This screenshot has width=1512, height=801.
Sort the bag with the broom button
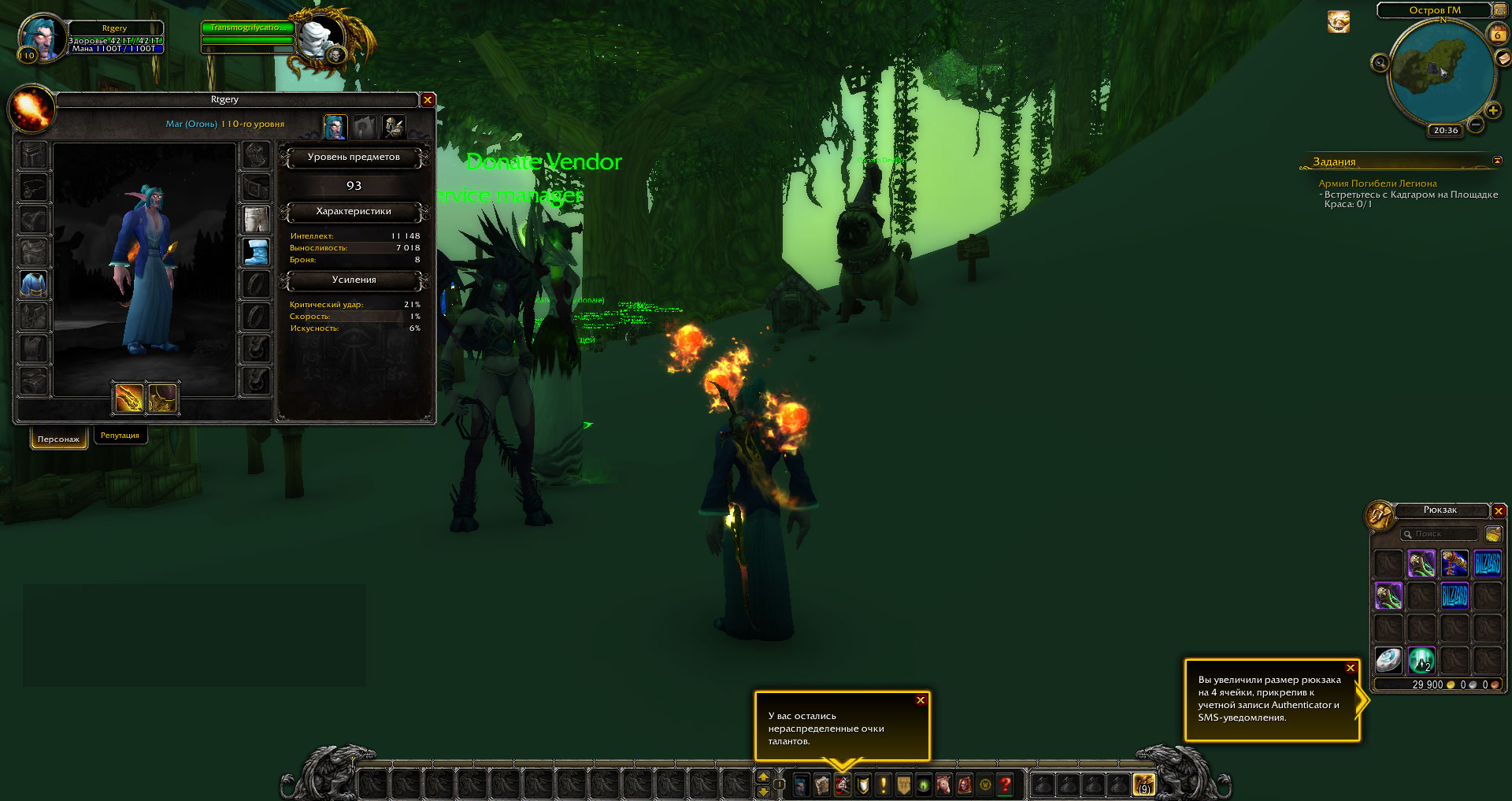pos(1493,535)
